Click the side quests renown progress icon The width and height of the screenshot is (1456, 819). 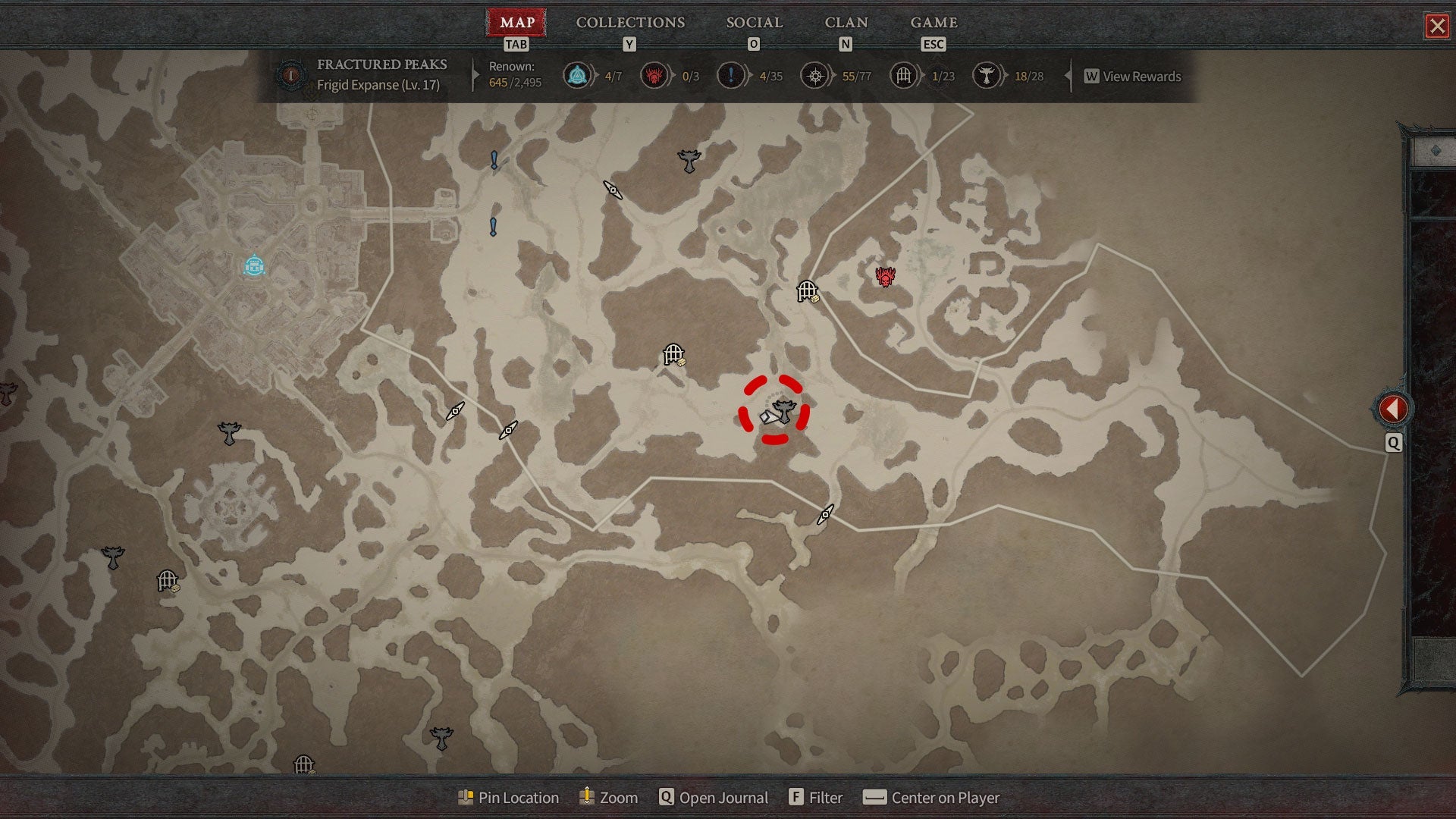point(730,76)
